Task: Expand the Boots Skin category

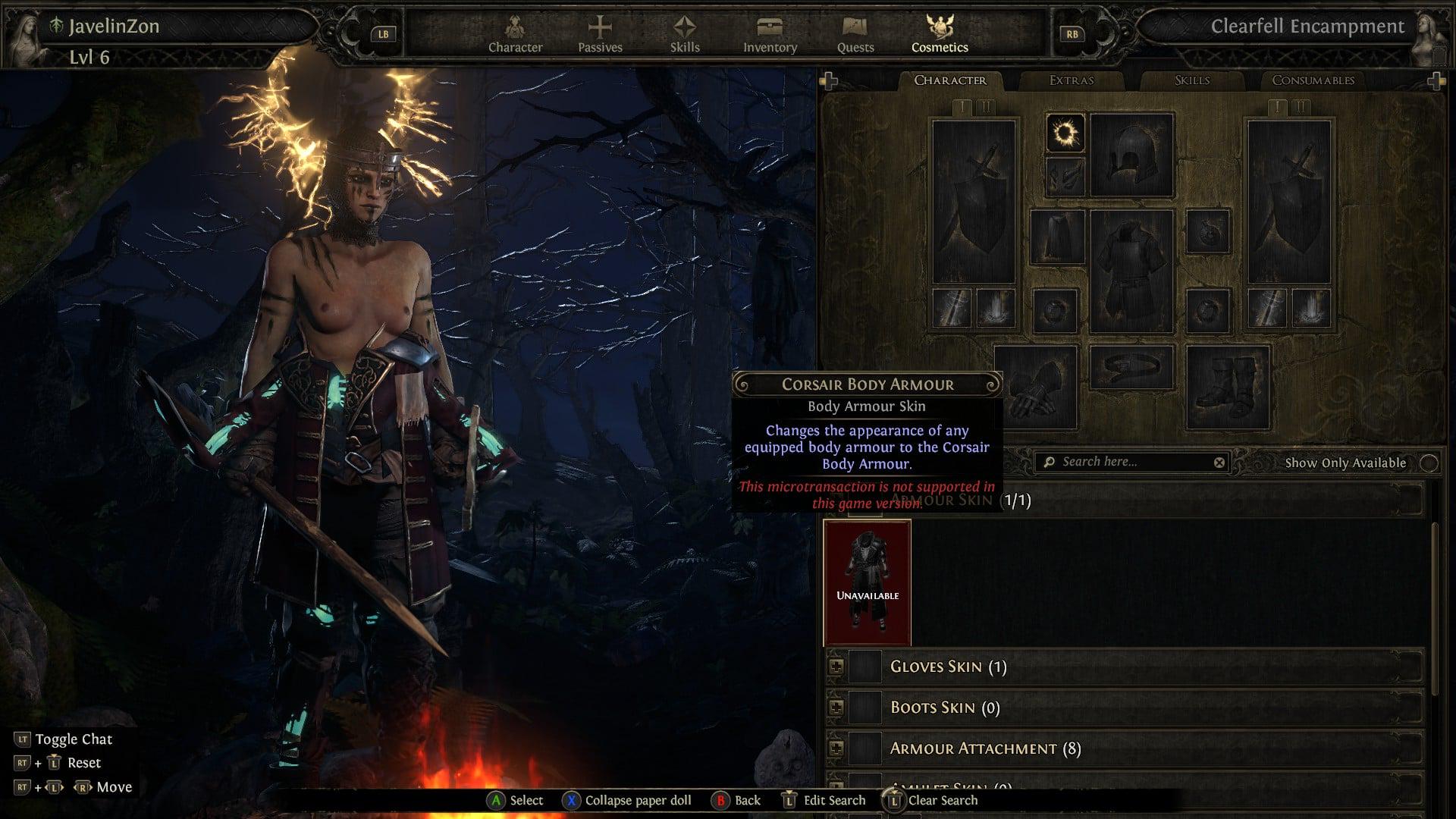Action: [x=836, y=708]
